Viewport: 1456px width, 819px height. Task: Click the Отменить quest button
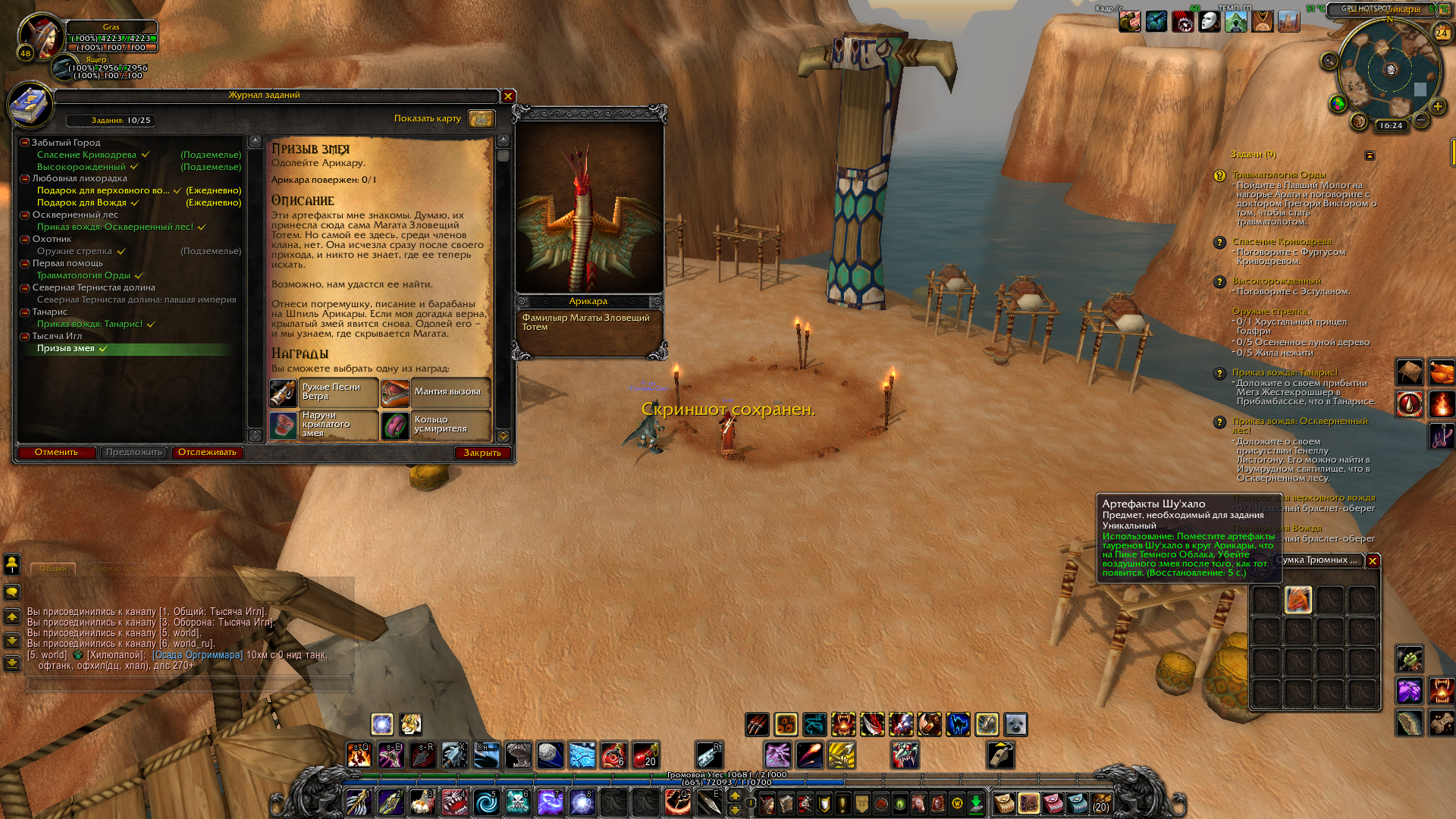tap(56, 453)
